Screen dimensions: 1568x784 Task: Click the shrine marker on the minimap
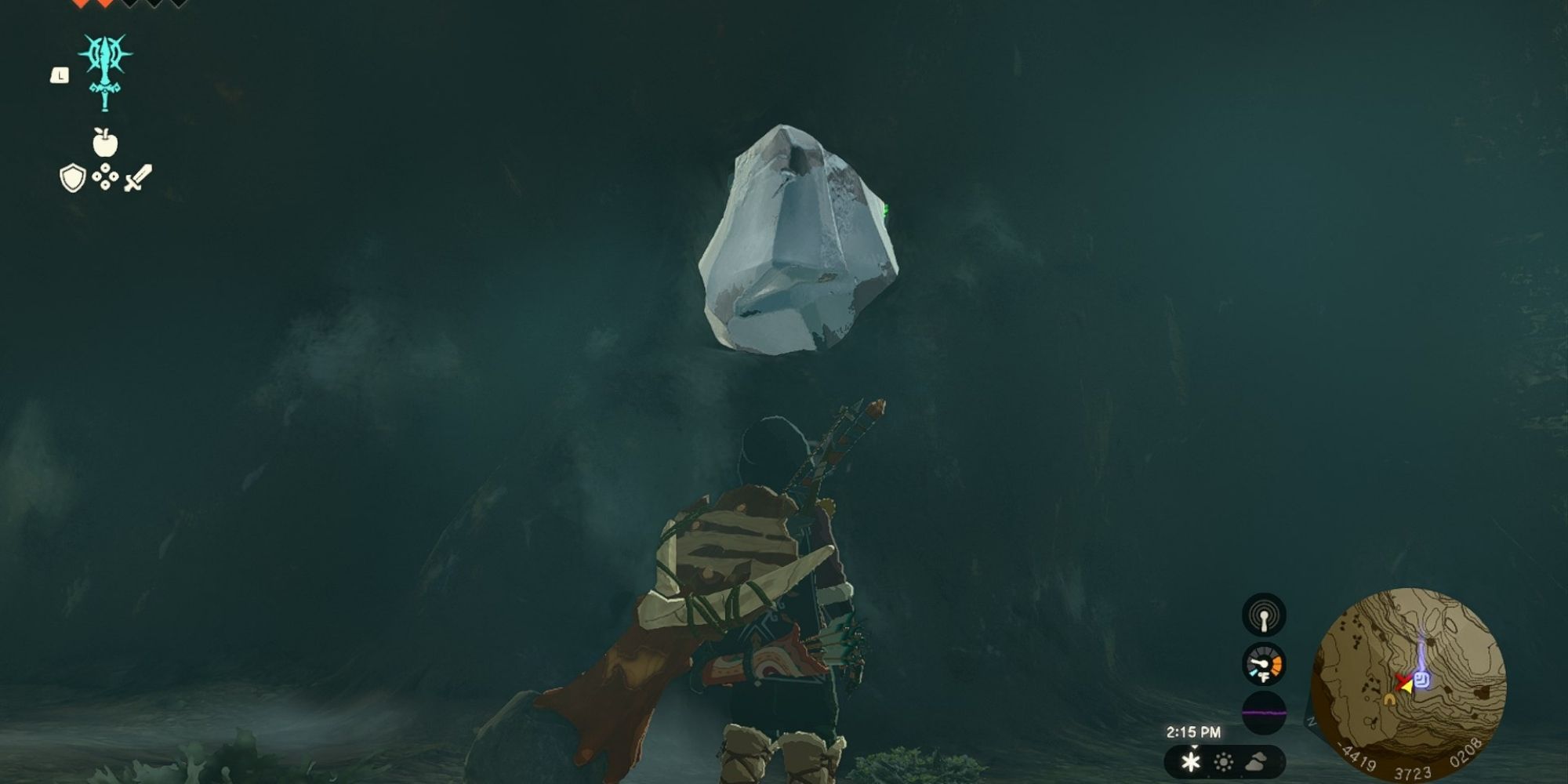click(x=1423, y=680)
